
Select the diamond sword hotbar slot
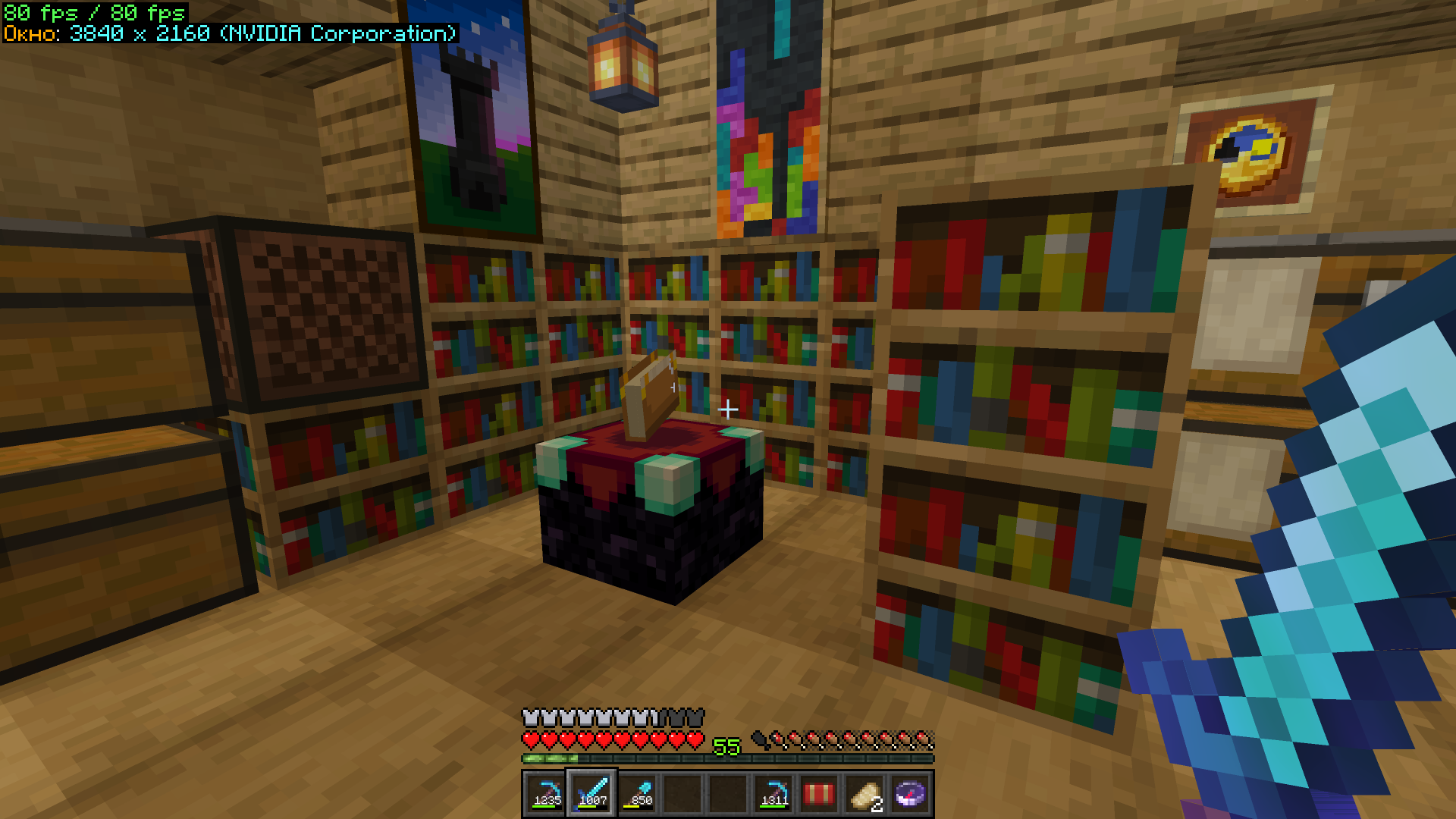pos(591,794)
